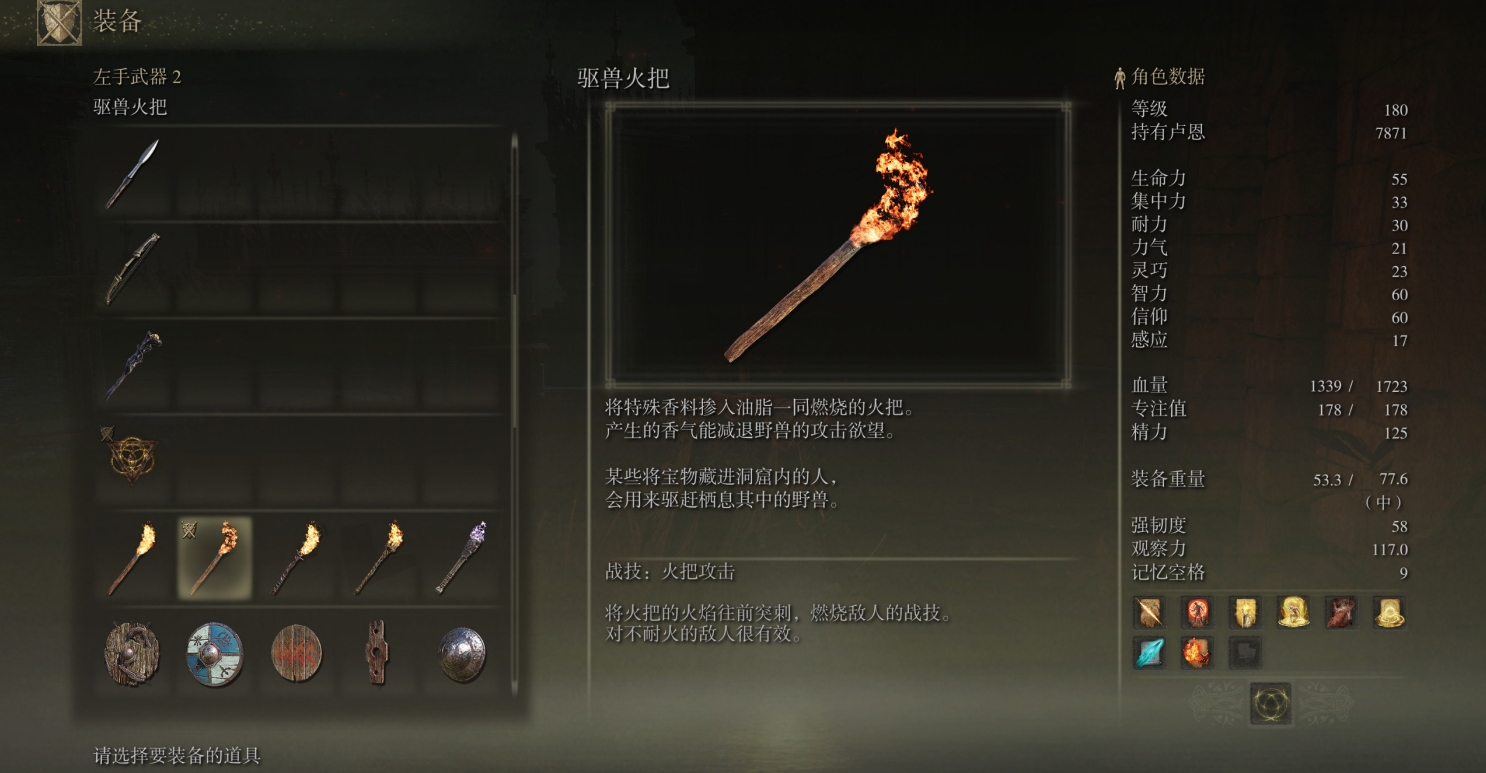The width and height of the screenshot is (1486, 773).
Task: Pick the small cross-shaped iron buckler
Action: tap(377, 653)
